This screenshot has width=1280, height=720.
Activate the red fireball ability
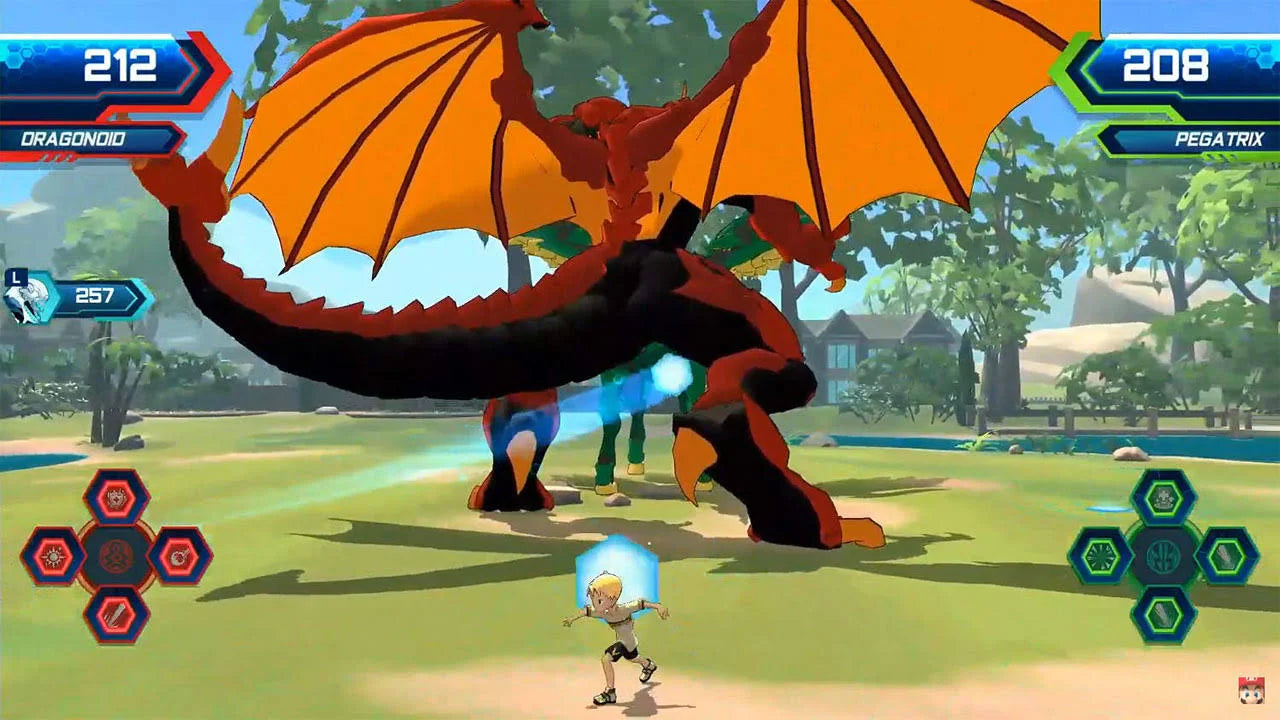[180, 556]
